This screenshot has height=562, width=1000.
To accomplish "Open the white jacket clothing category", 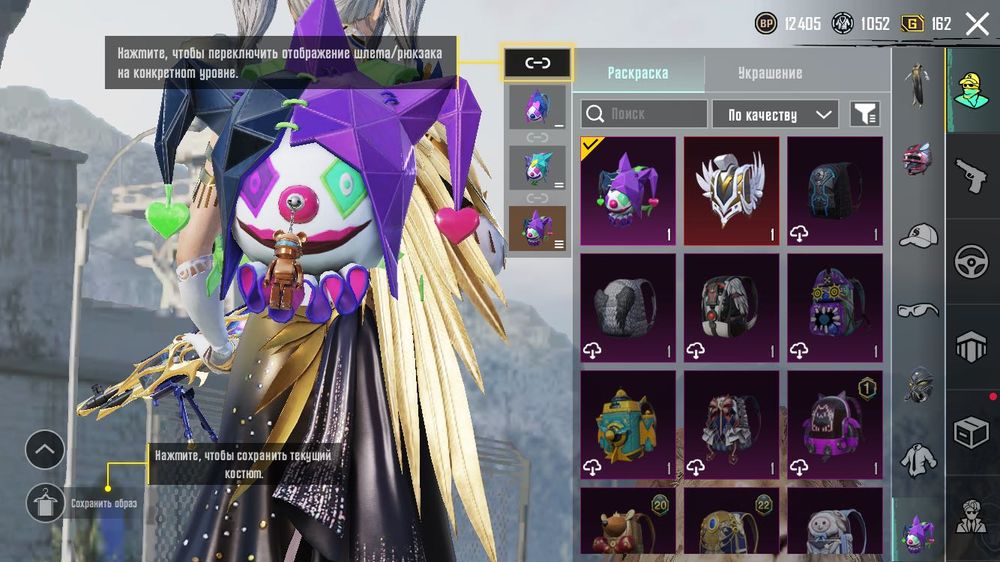I will tap(917, 461).
